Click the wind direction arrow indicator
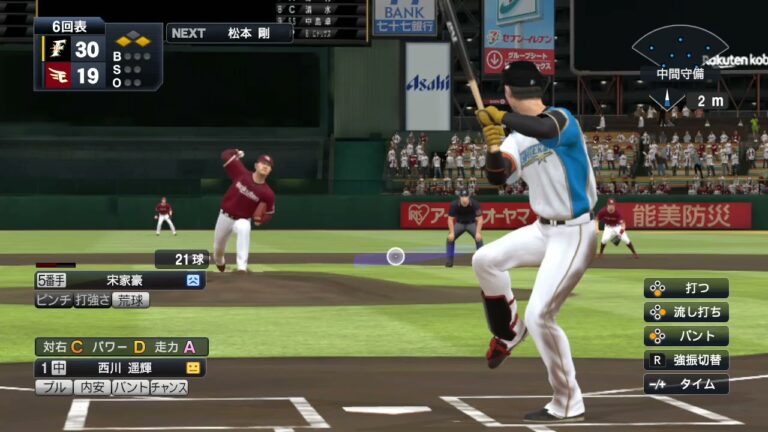The height and width of the screenshot is (432, 768). point(667,99)
